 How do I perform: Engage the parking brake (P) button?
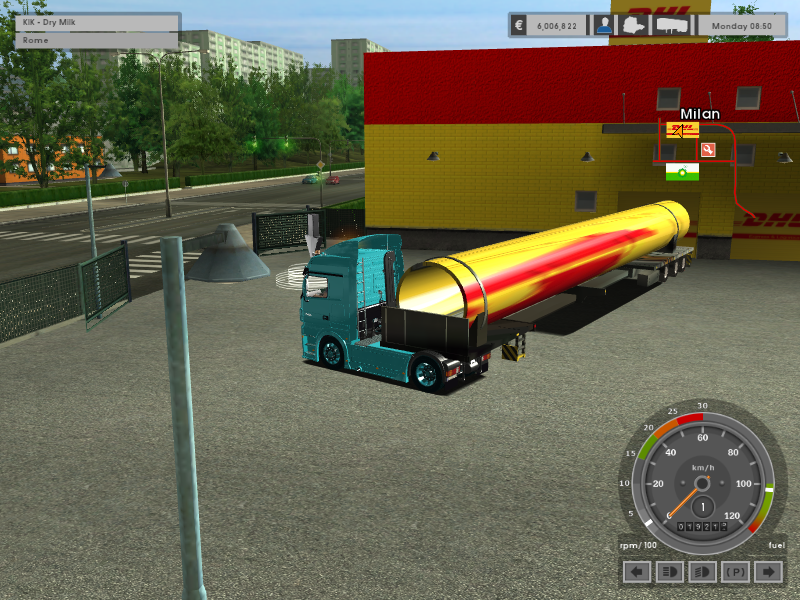point(735,572)
